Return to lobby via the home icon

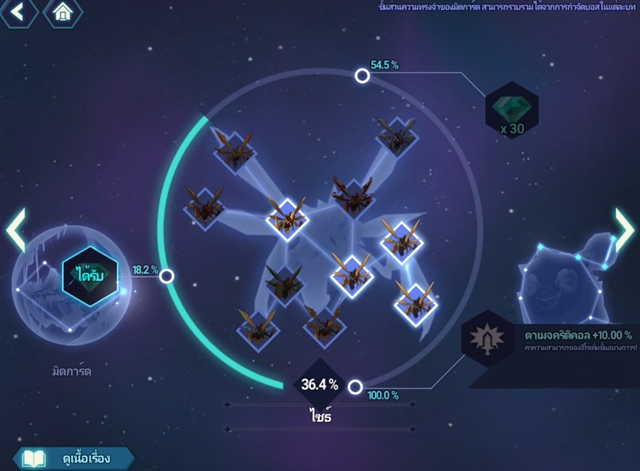point(64,13)
